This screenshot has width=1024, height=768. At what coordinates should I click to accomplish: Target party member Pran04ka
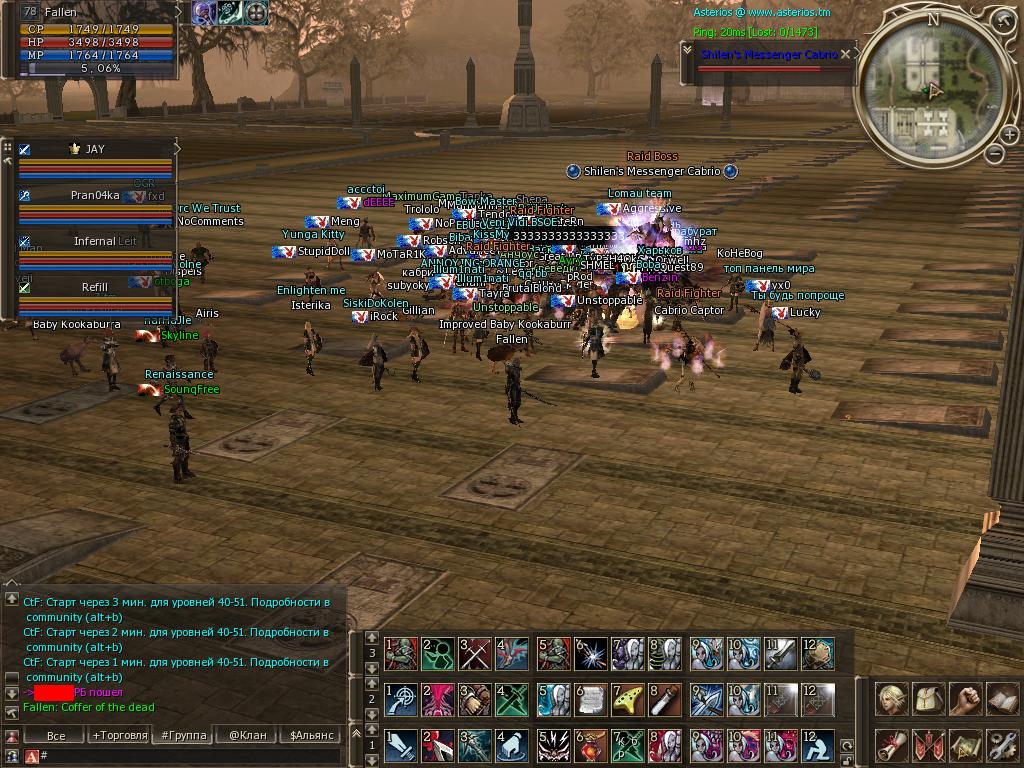pyautogui.click(x=96, y=196)
